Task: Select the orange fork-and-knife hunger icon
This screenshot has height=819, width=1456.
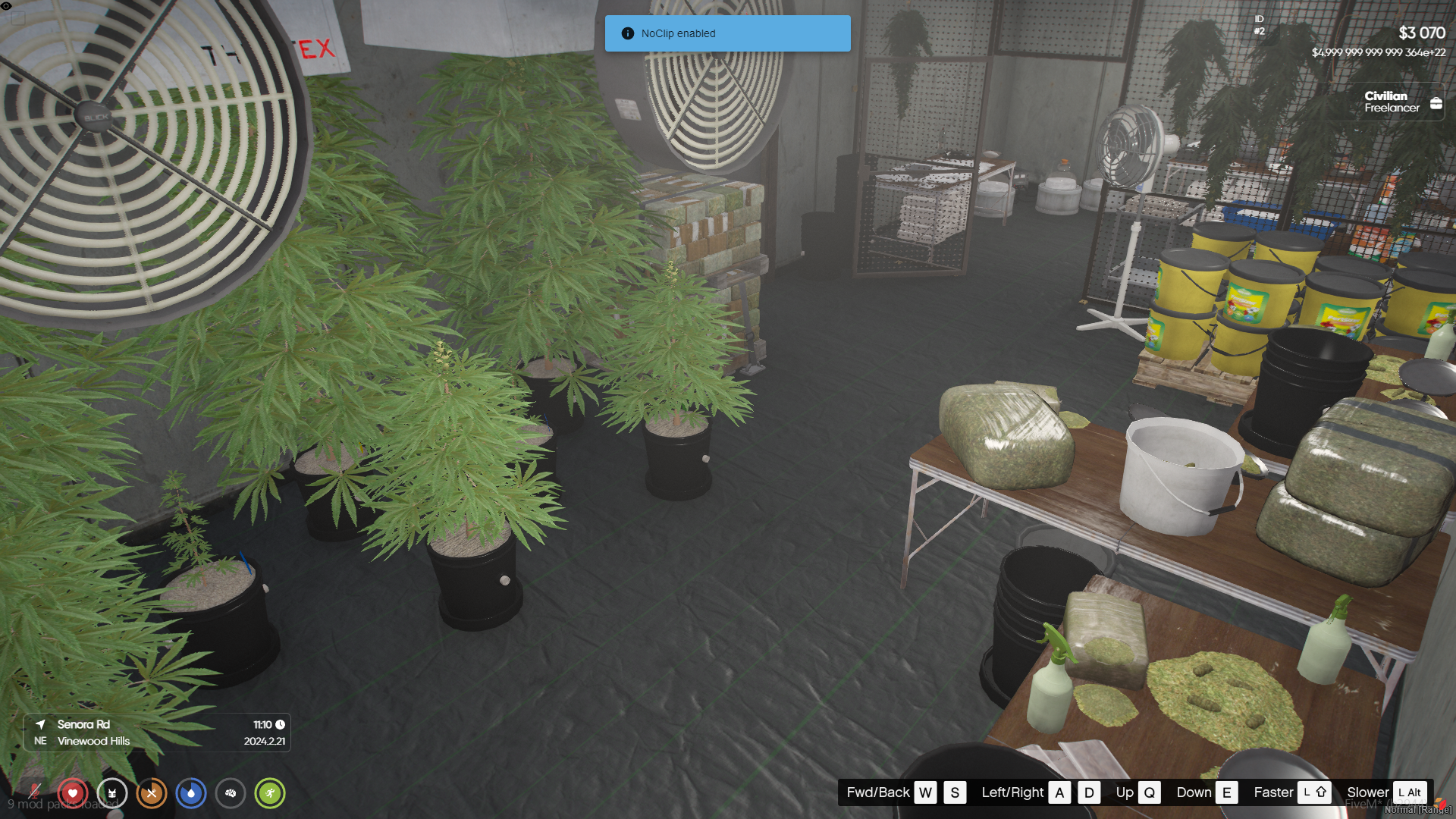Action: [x=152, y=793]
